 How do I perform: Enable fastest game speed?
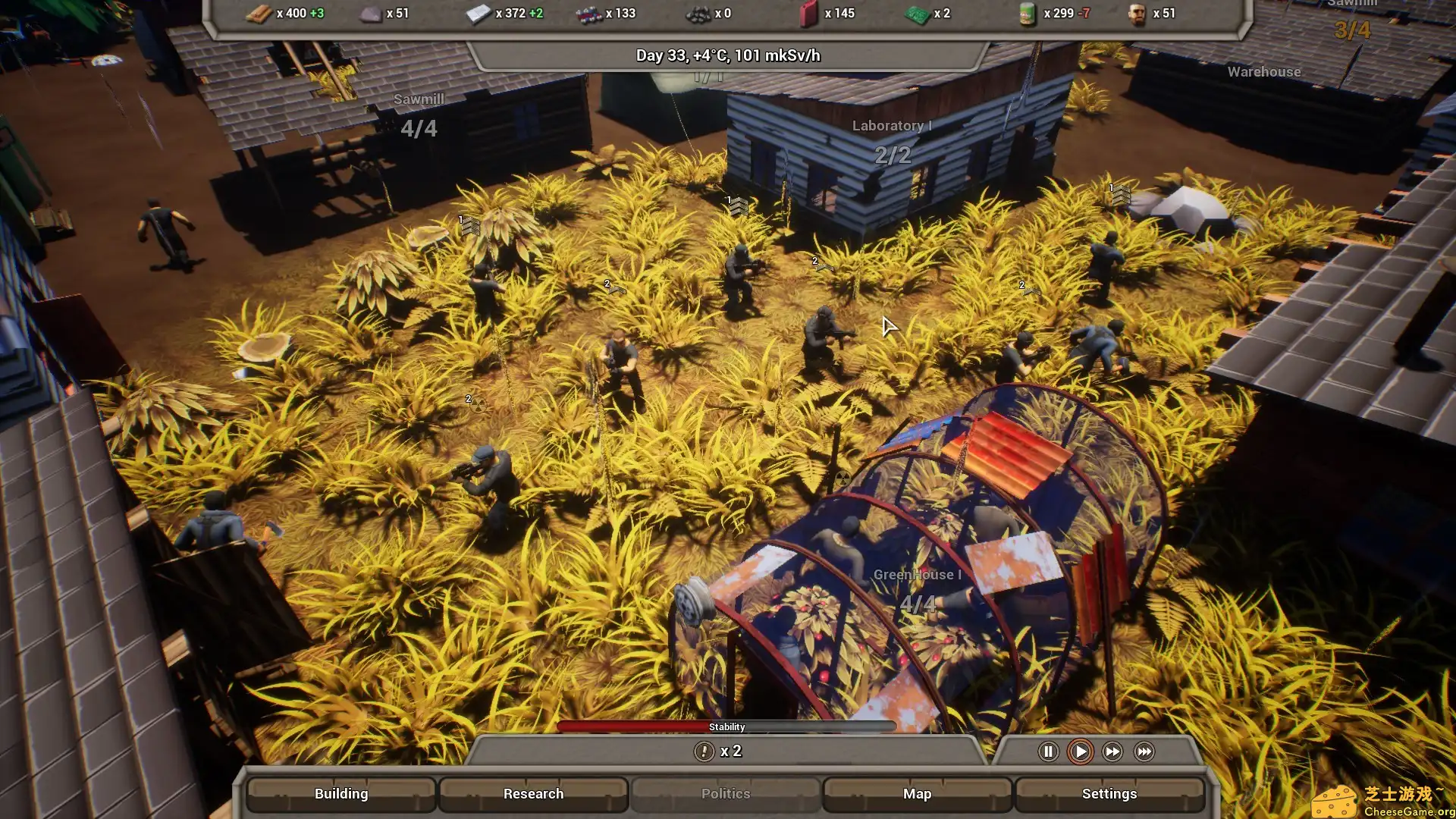tap(1144, 752)
